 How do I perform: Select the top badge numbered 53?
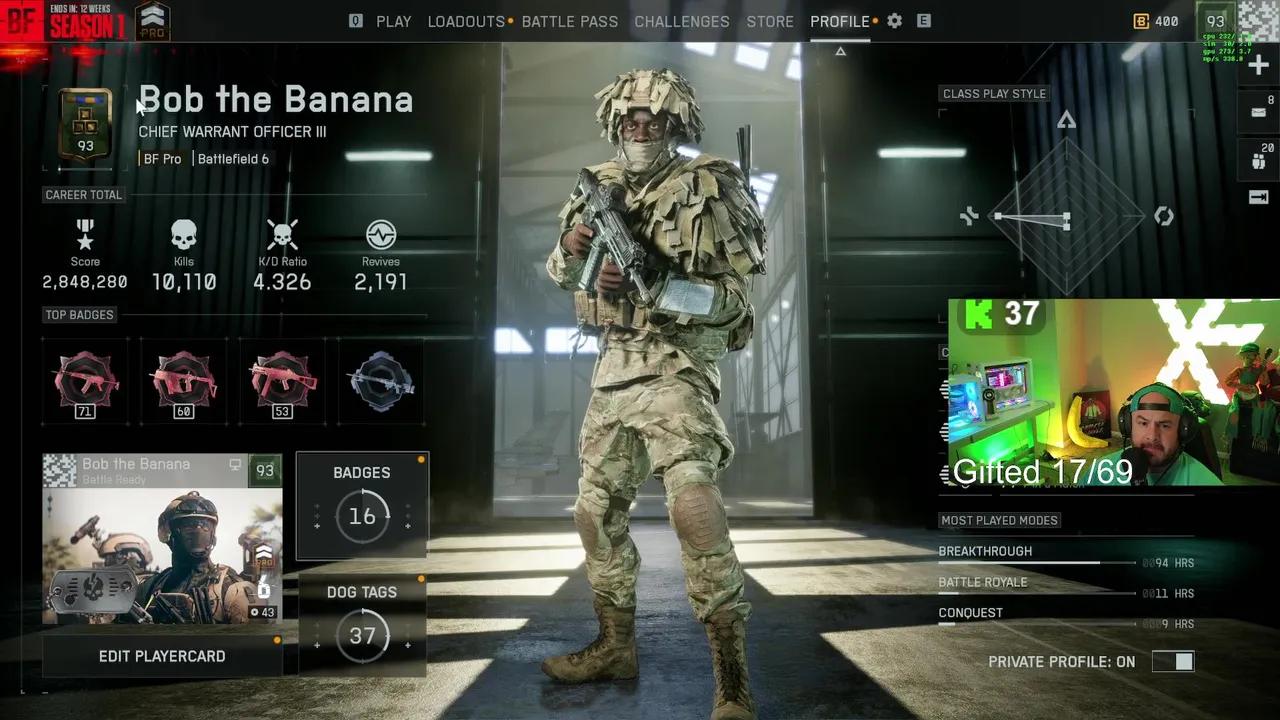(282, 382)
